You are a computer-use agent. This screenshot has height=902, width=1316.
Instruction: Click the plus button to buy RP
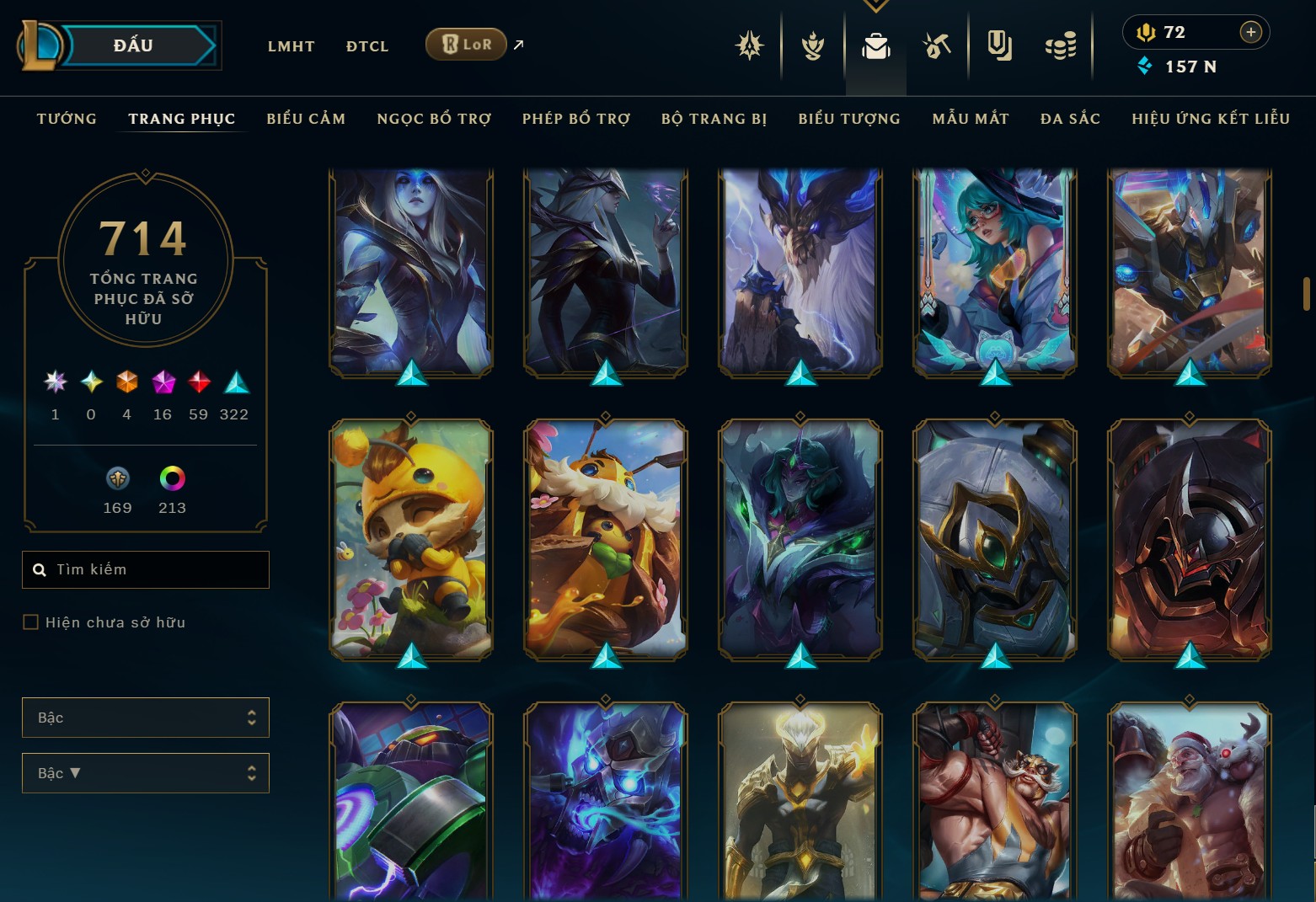pos(1250,32)
